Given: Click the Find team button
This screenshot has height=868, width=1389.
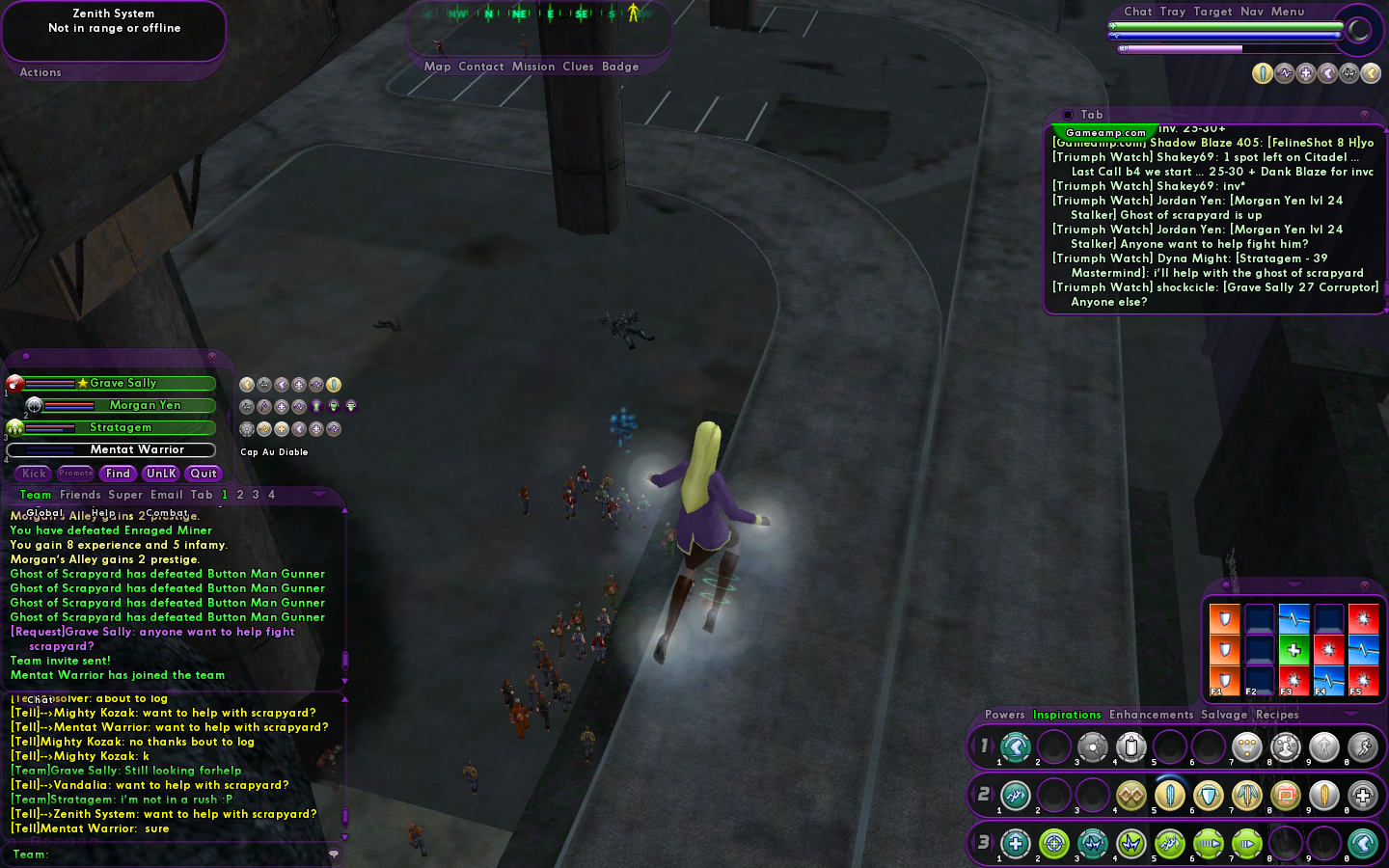Looking at the screenshot, I should pyautogui.click(x=118, y=474).
